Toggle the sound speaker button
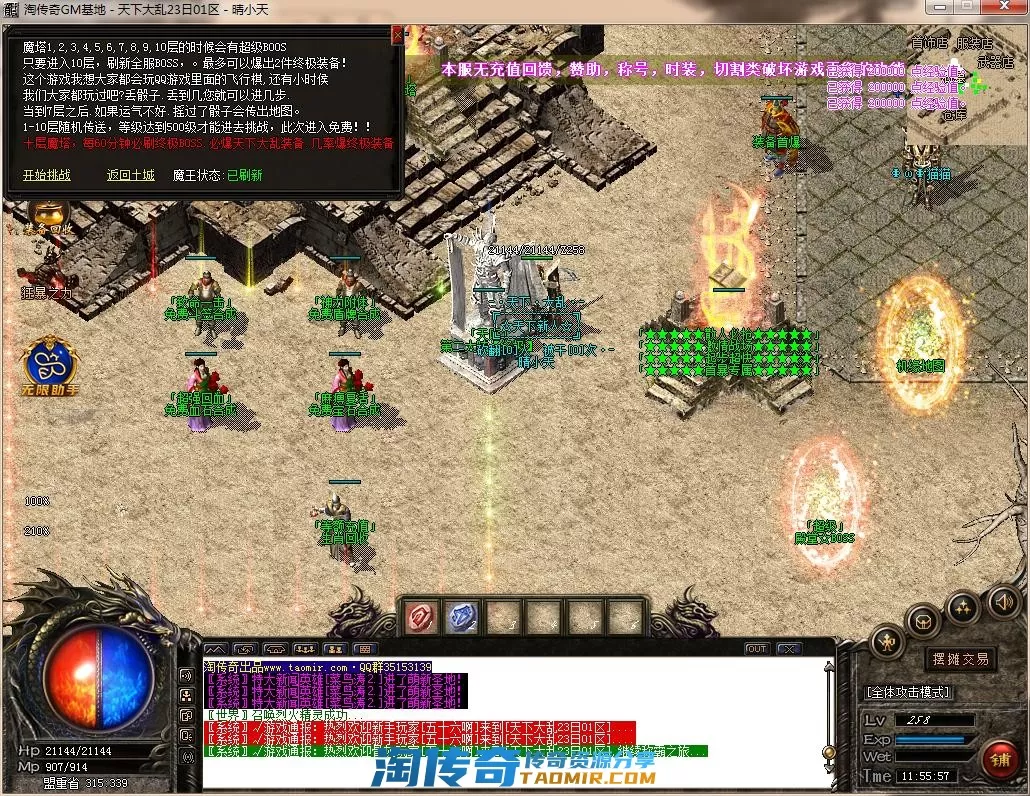The image size is (1030, 796). (x=1003, y=602)
